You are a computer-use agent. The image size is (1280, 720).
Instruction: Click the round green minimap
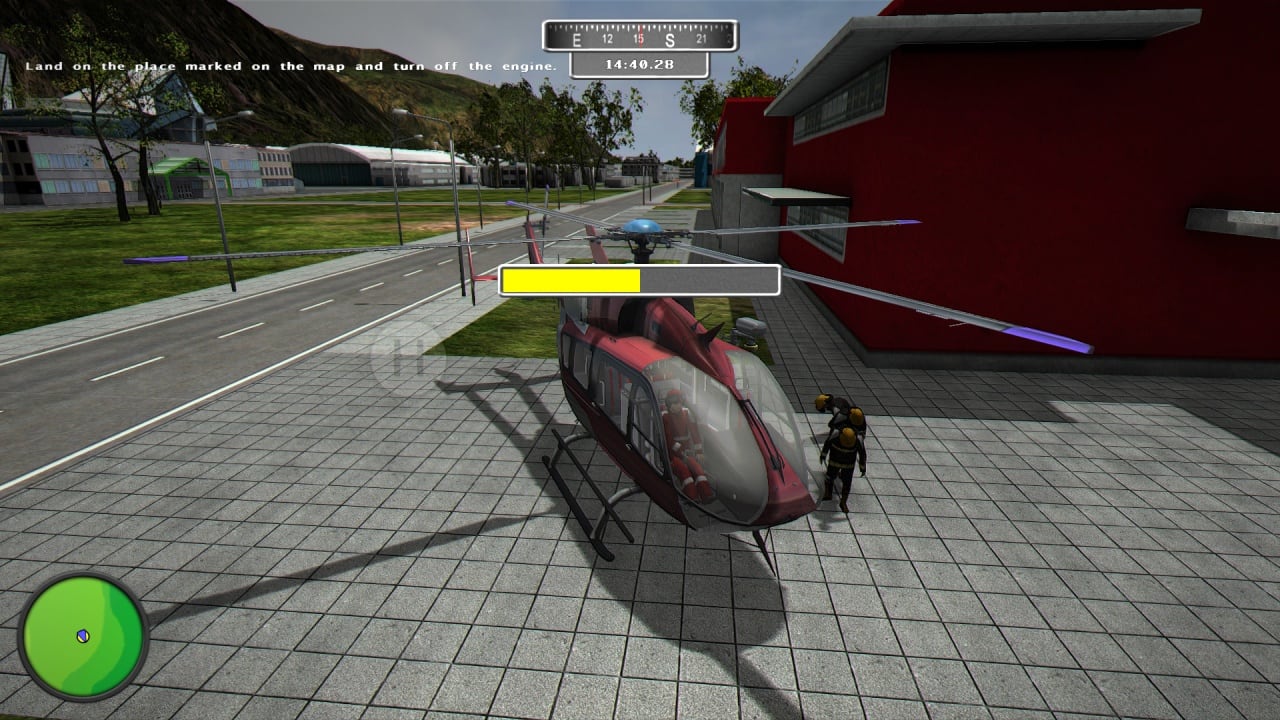pyautogui.click(x=83, y=636)
